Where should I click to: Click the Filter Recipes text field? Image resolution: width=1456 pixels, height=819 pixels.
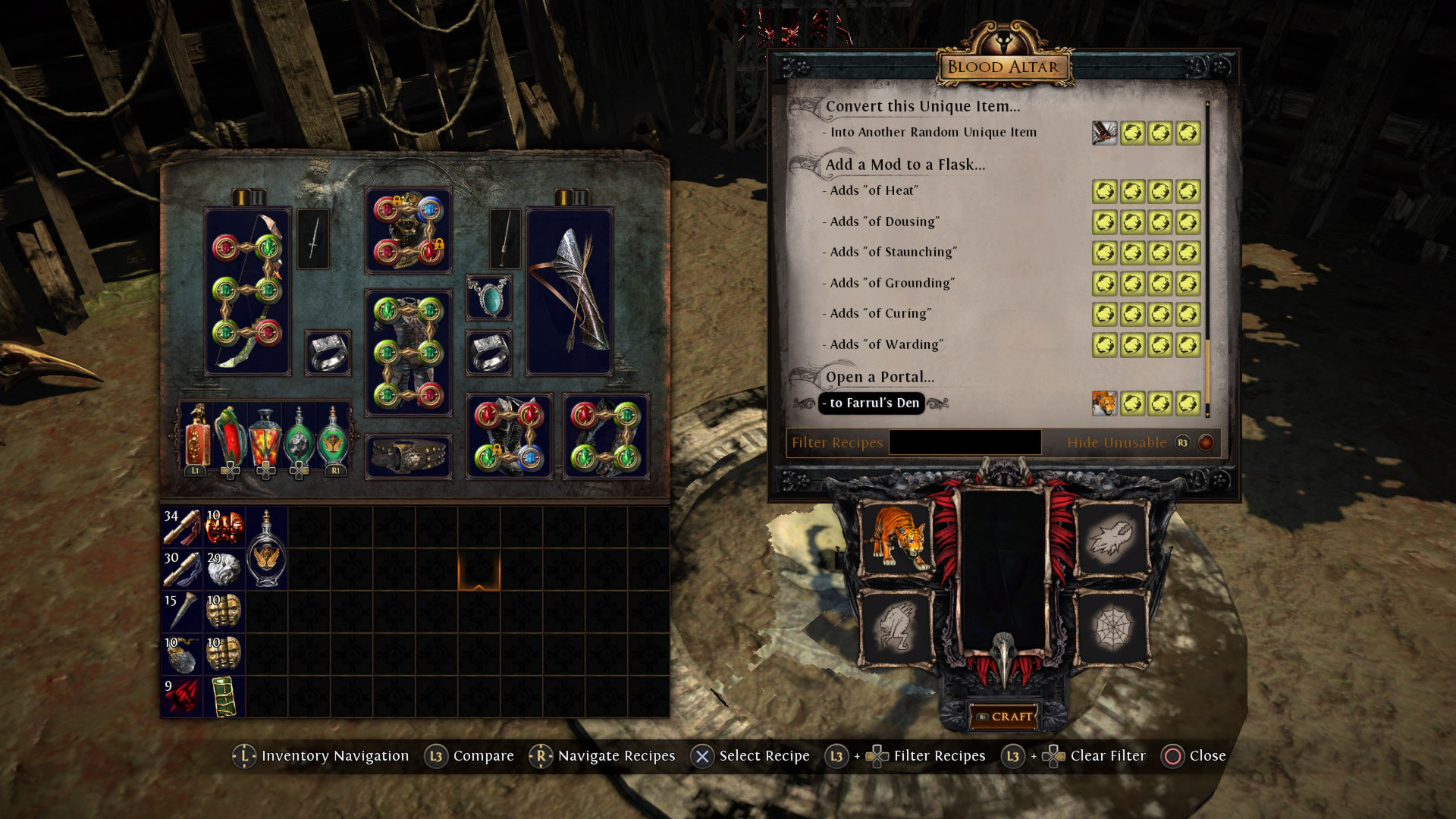click(x=965, y=442)
